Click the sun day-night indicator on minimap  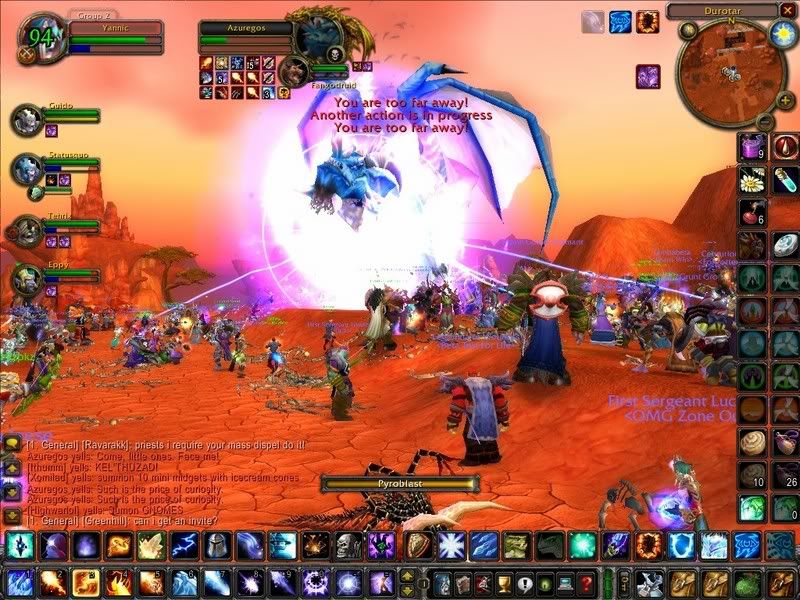tap(782, 34)
